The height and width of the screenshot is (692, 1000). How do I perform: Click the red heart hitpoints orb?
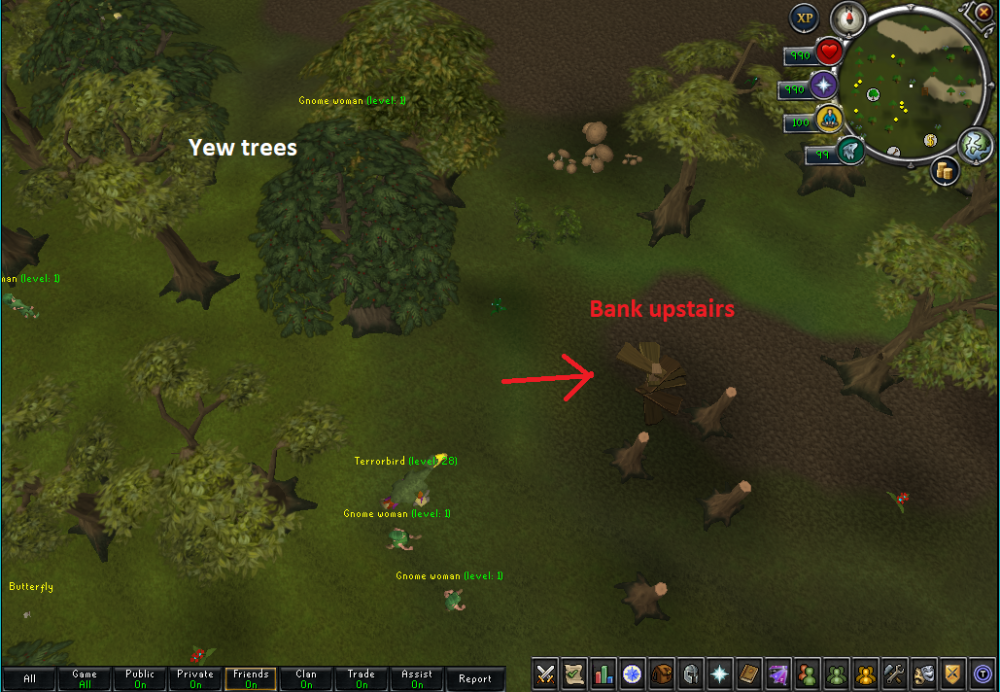(x=829, y=52)
